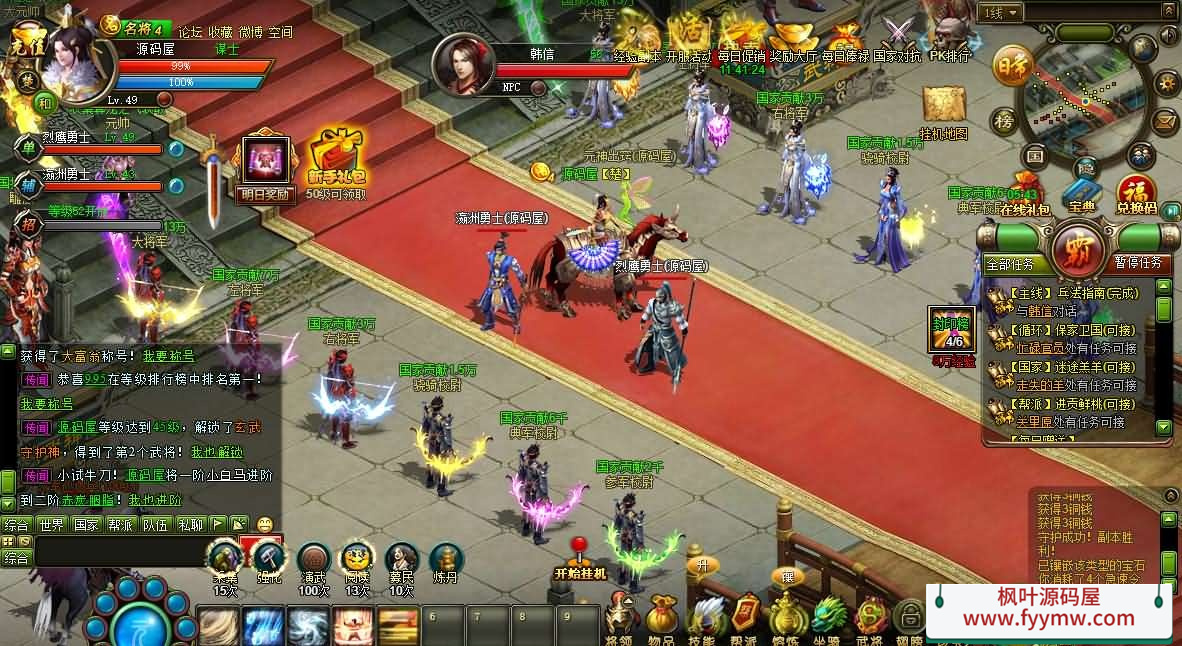Image resolution: width=1182 pixels, height=646 pixels.
Task: Claim the 在线礼包 online gift
Action: (x=1025, y=196)
